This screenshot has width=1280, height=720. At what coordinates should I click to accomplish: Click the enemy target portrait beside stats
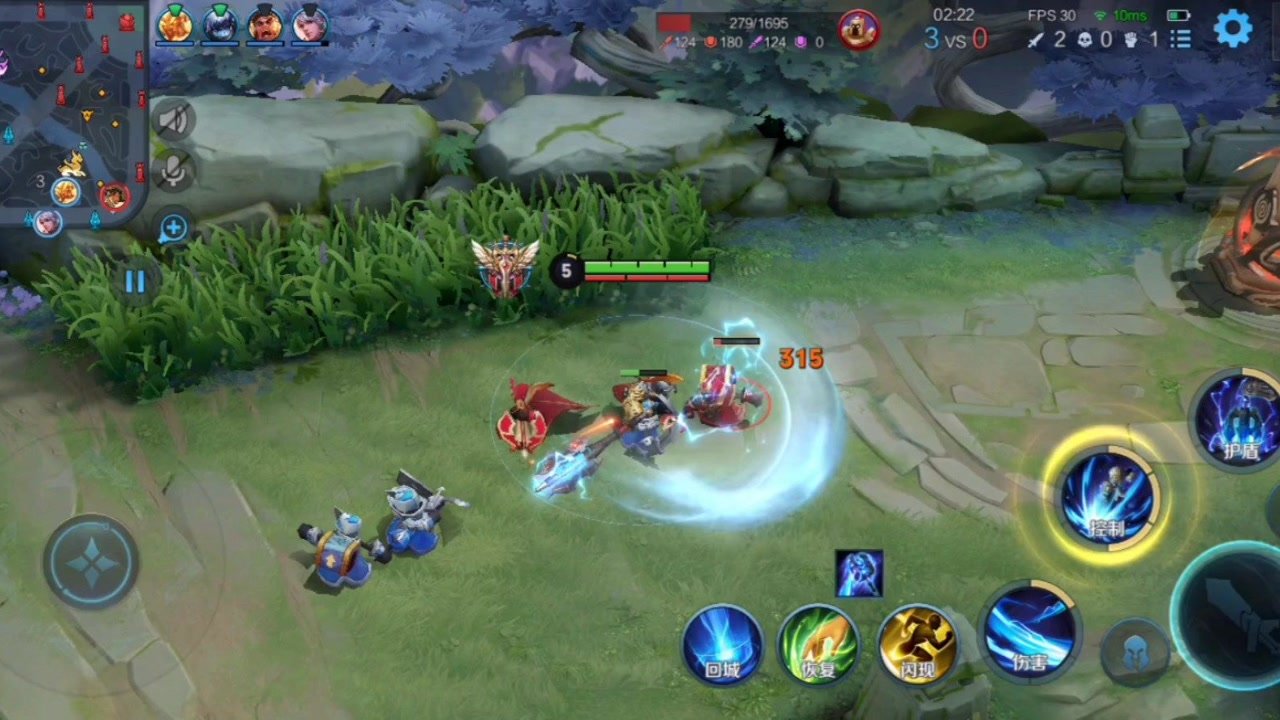(858, 29)
